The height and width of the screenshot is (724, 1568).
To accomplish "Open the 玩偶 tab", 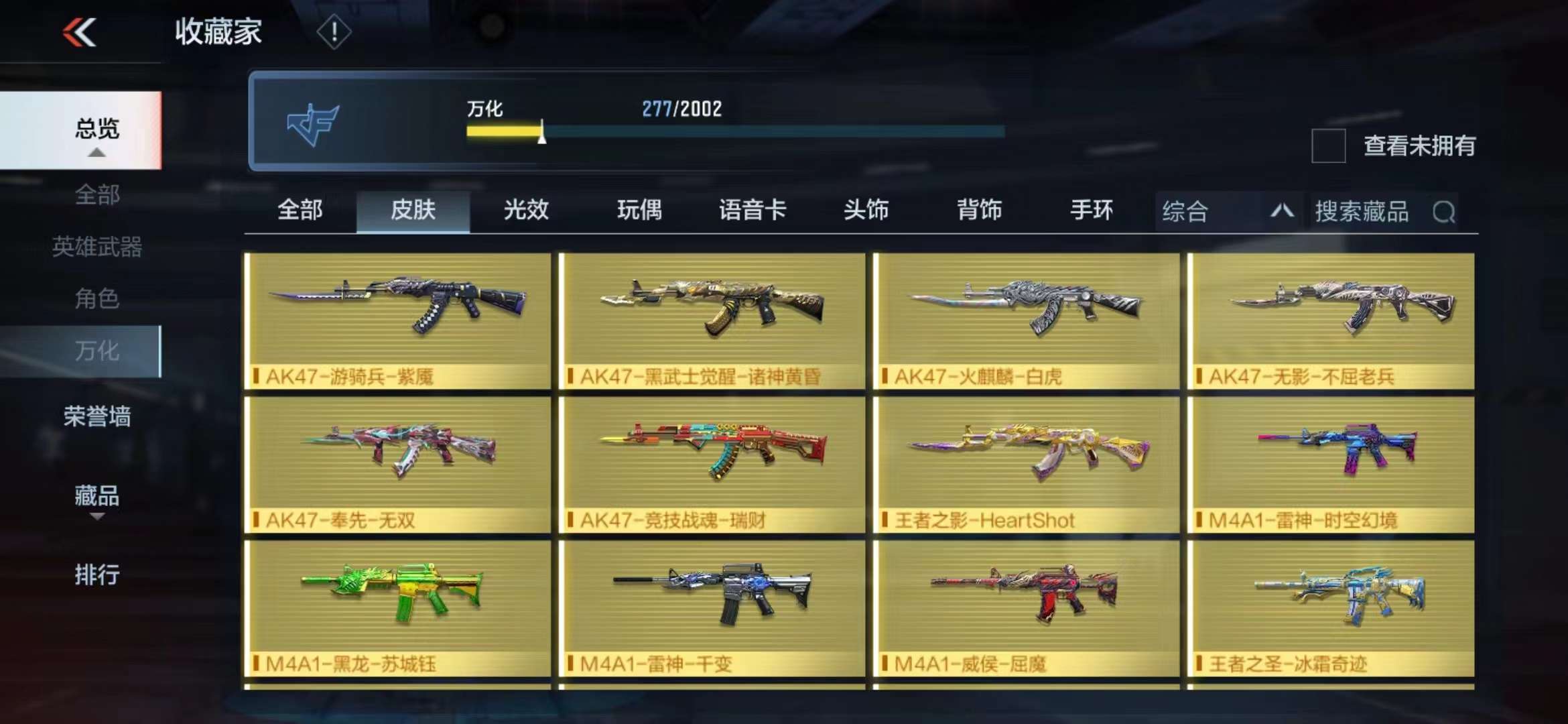I will pos(639,210).
